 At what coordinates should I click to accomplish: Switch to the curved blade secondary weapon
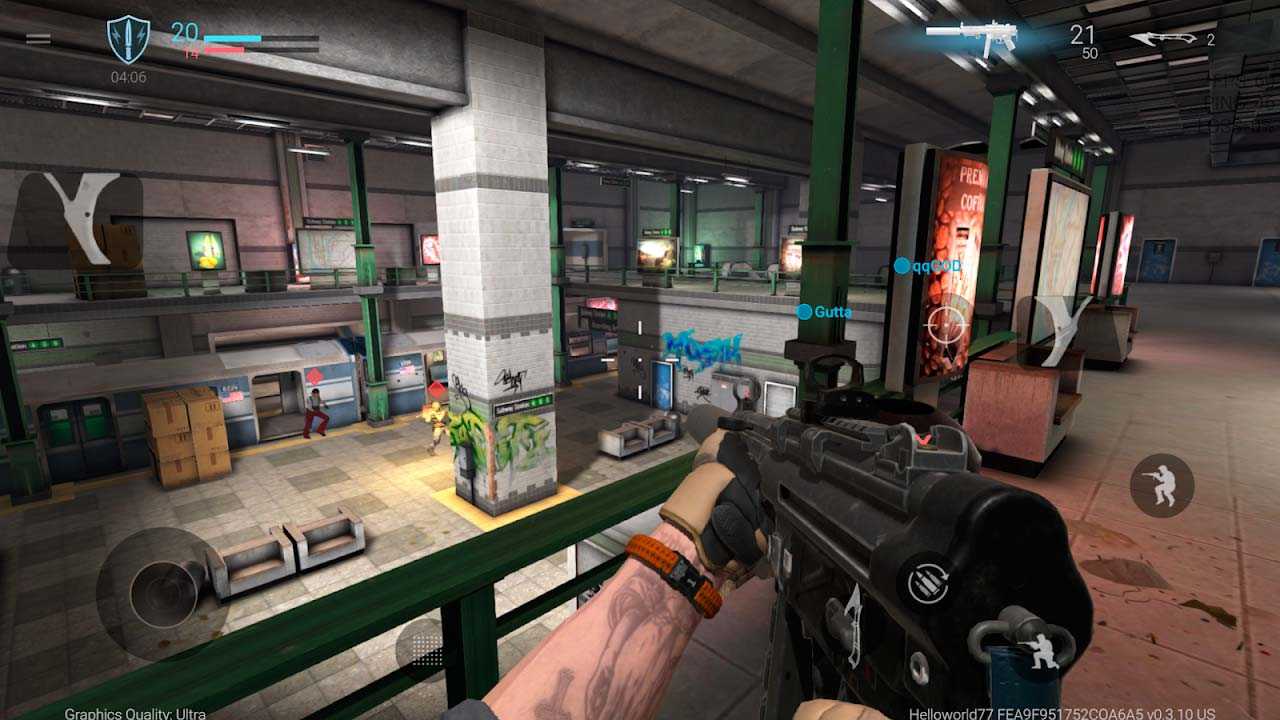coord(1165,39)
